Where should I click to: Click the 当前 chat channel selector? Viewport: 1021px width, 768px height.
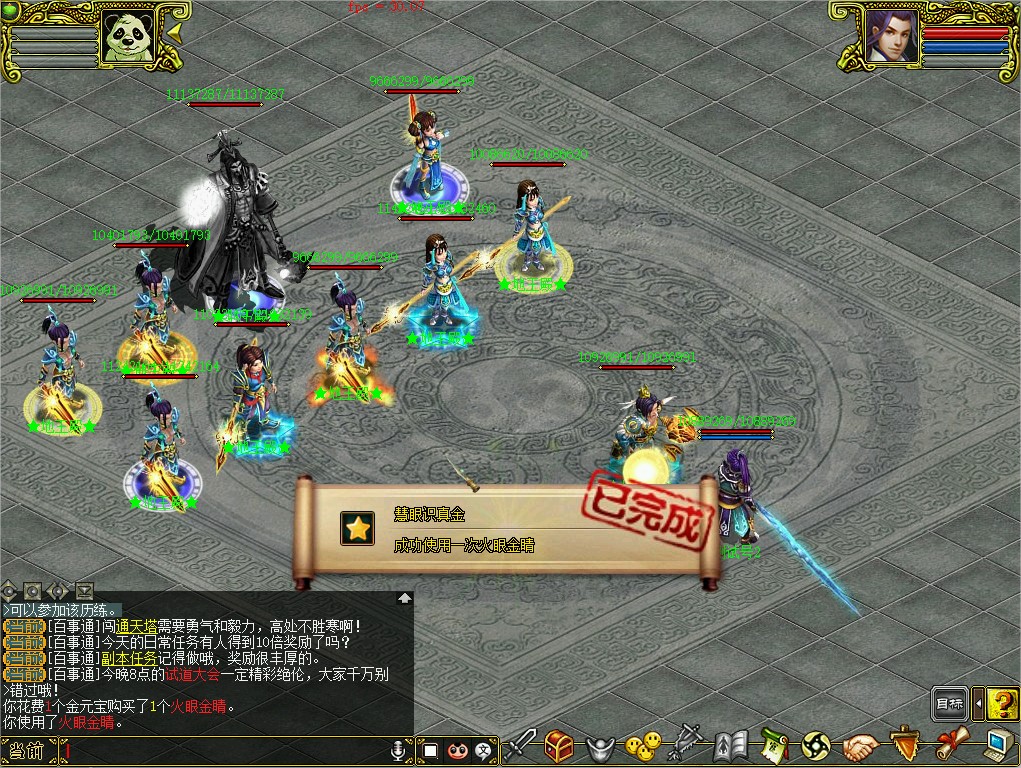coord(28,750)
